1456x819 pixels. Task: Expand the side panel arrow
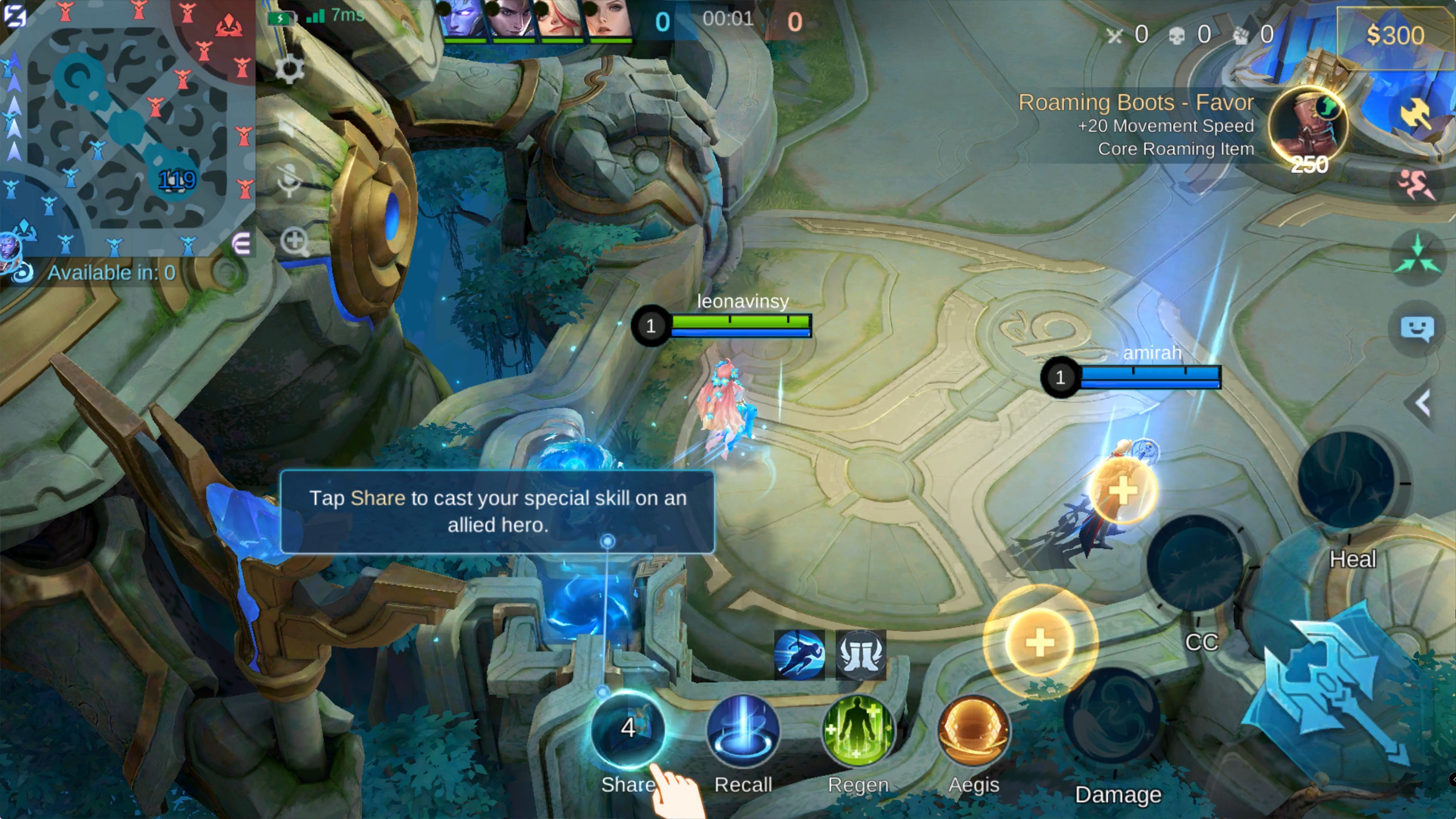1422,403
